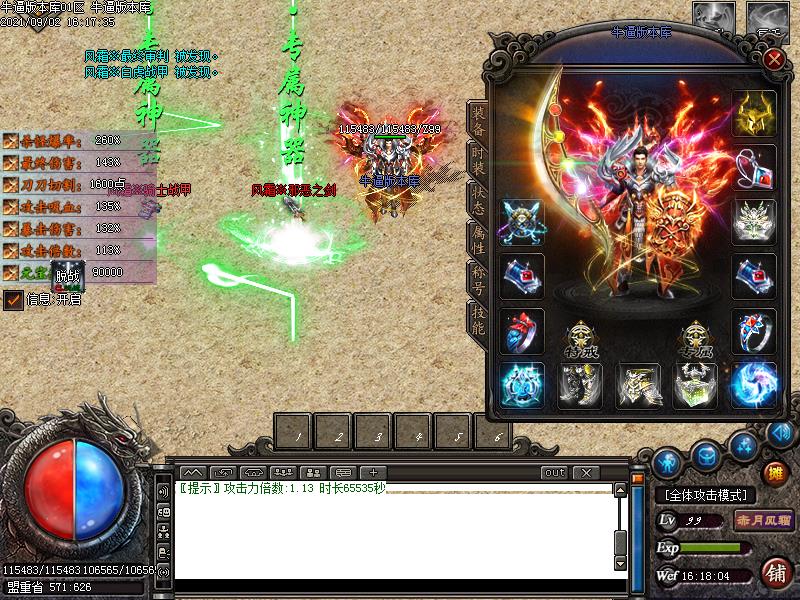Click the chat window's out button
The image size is (800, 600).
click(554, 472)
